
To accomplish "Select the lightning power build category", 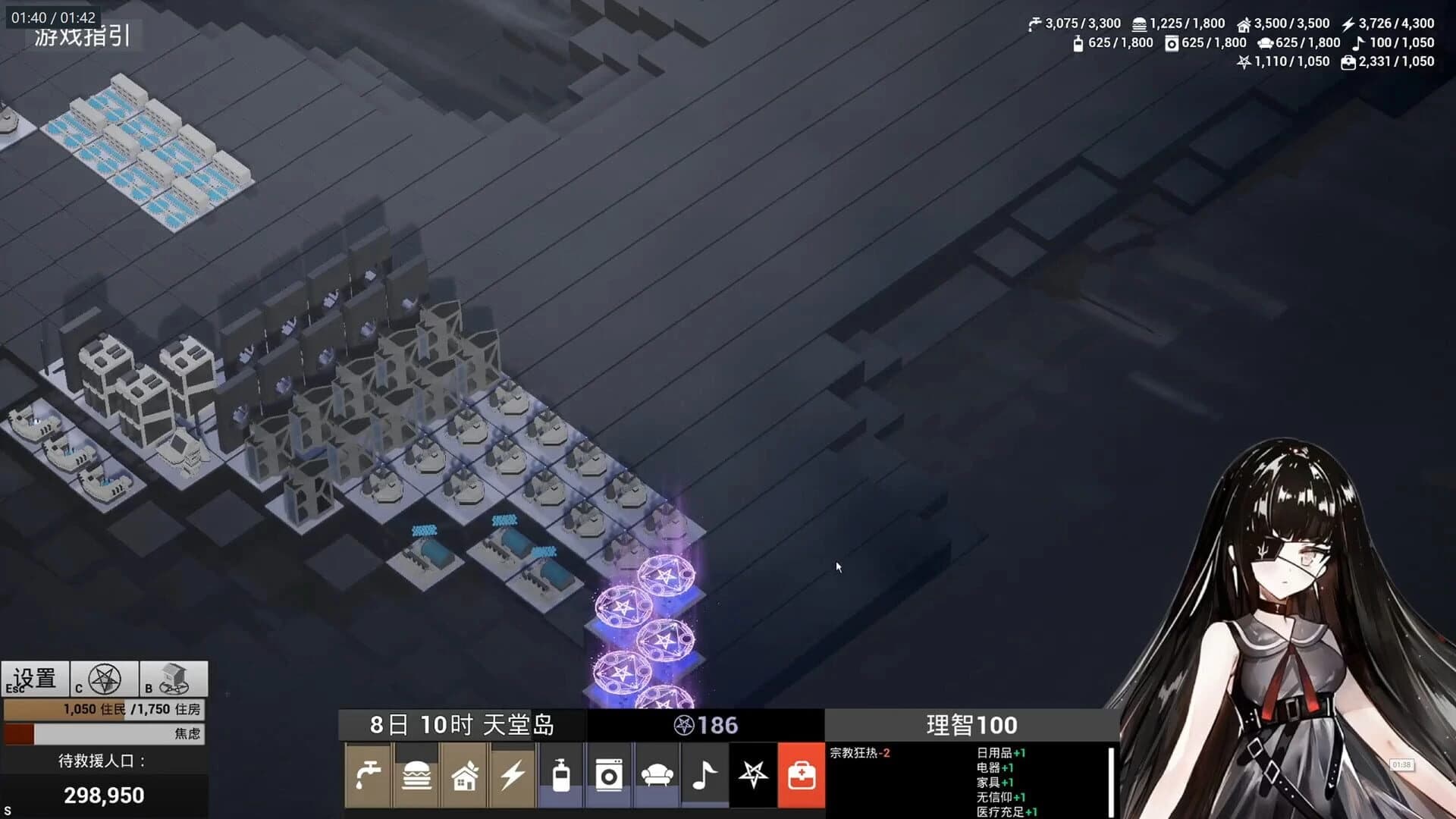I will tap(513, 775).
